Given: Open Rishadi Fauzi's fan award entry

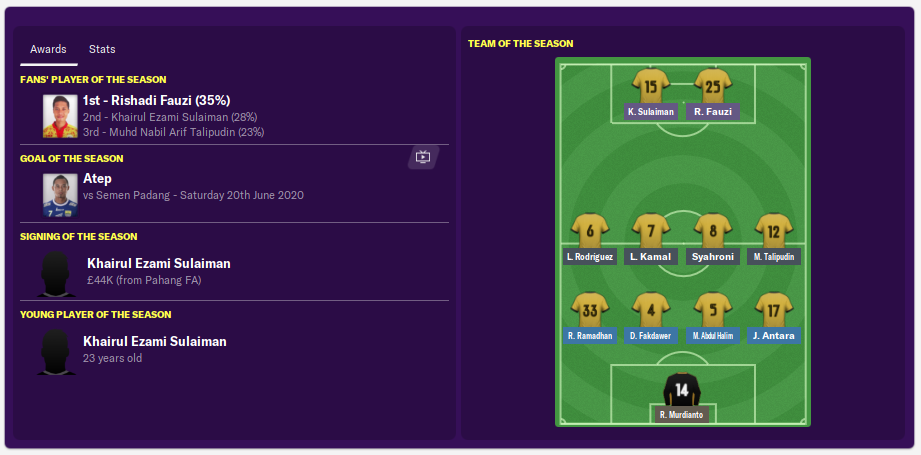Looking at the screenshot, I should pos(157,100).
